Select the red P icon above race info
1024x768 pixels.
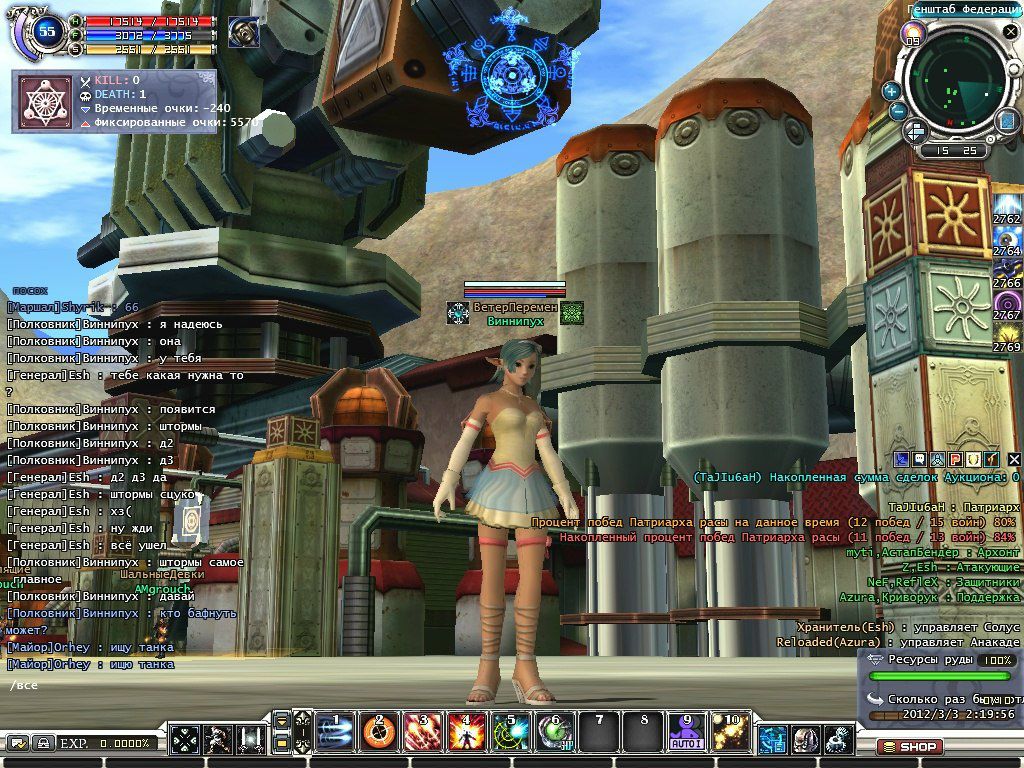[x=955, y=459]
